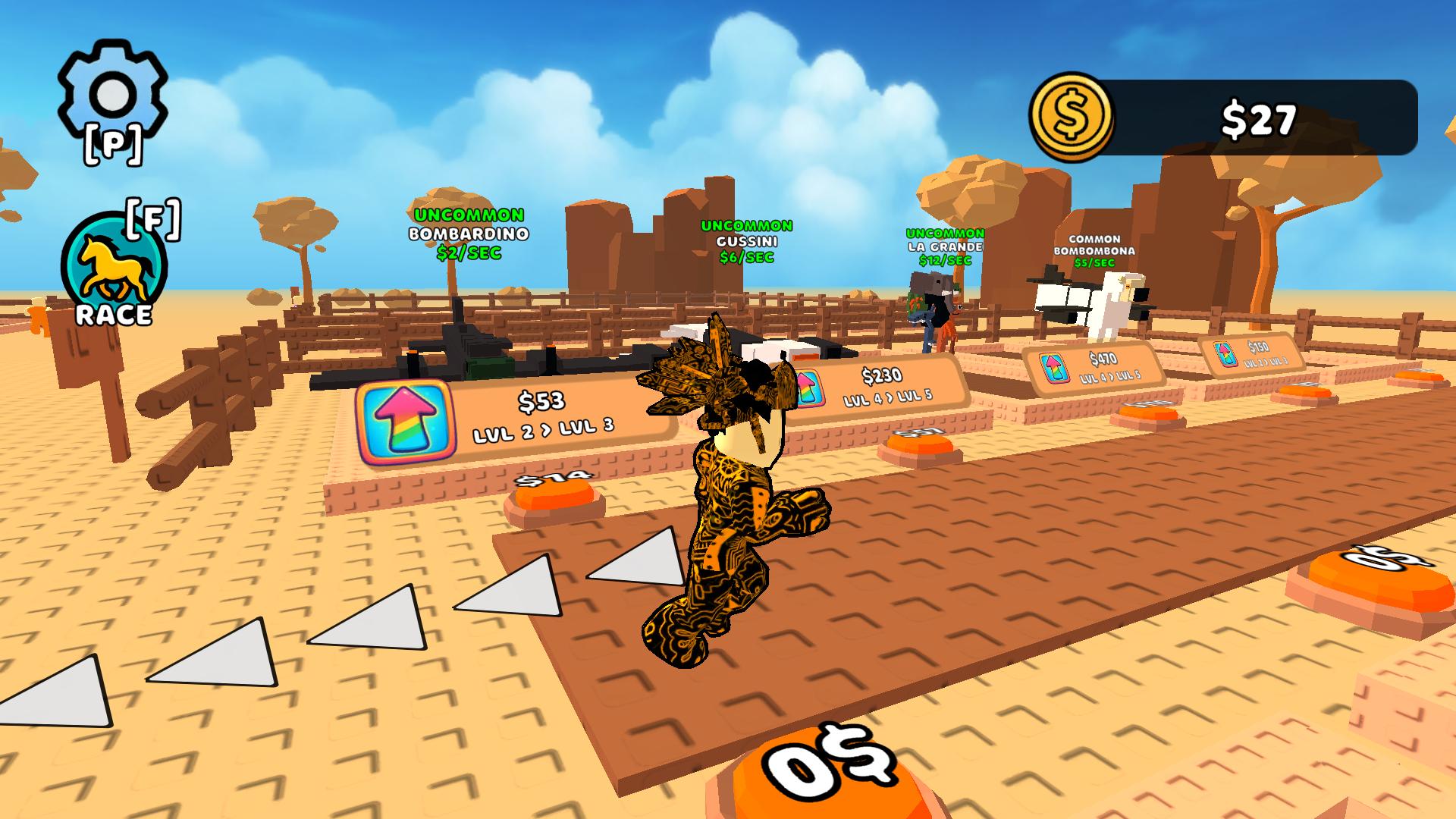Screen dimensions: 1456x819
Task: Click the LA GRANDE $12/SEC nameplate
Action: pyautogui.click(x=944, y=247)
